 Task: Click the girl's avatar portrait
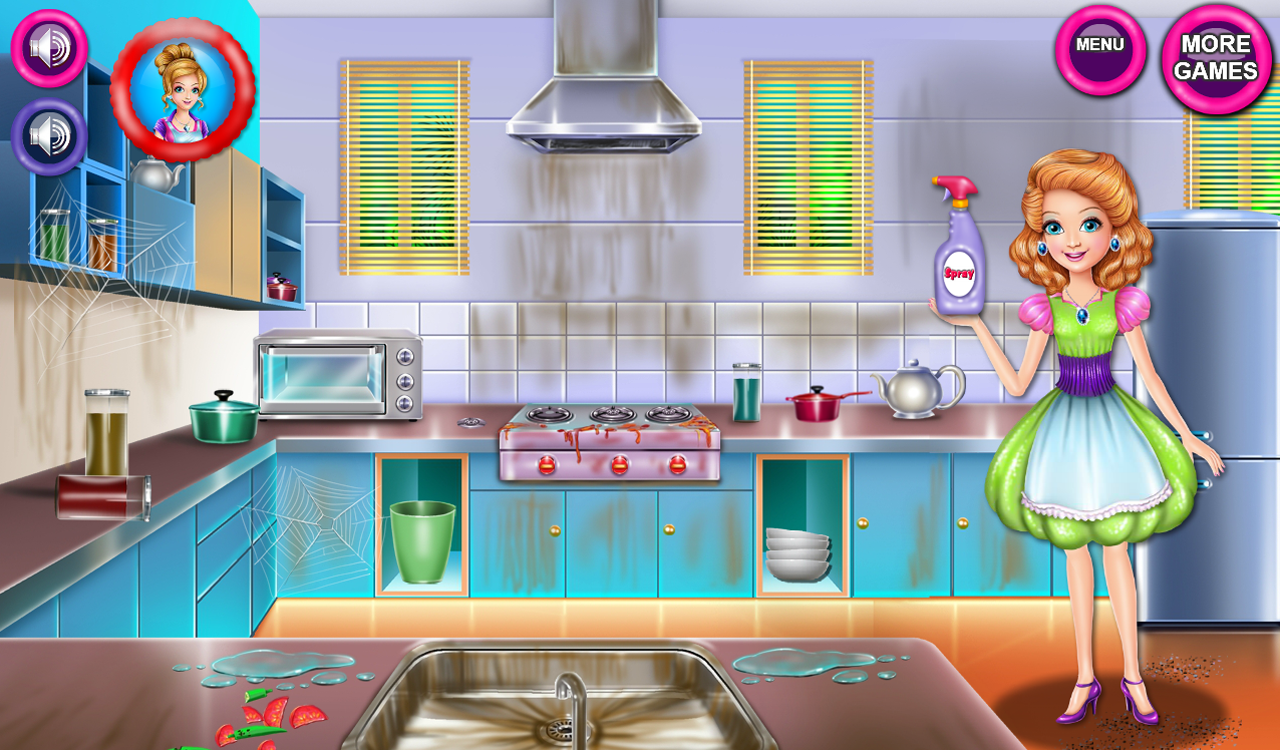pos(184,90)
